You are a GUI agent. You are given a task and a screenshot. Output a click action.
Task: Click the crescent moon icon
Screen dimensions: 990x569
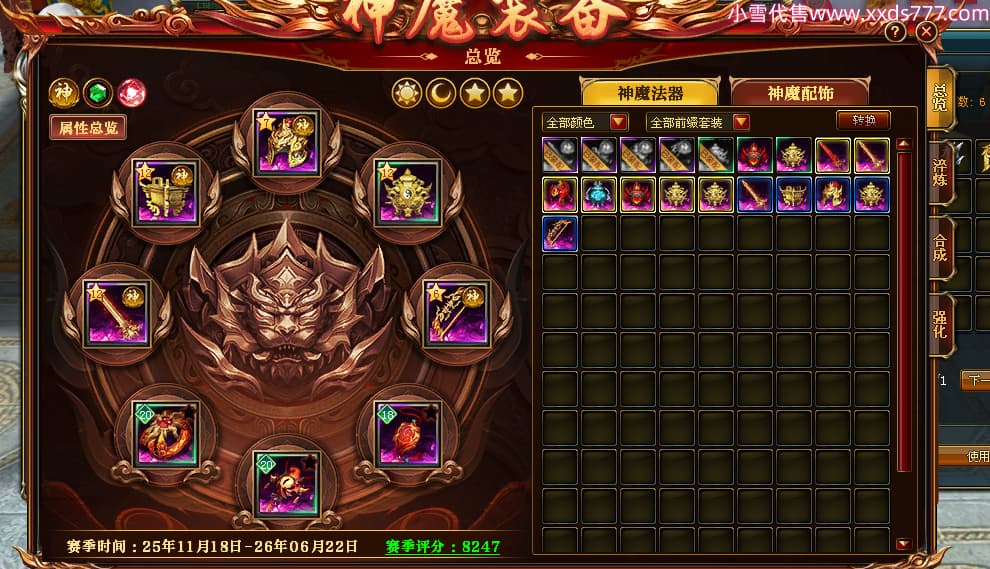click(x=441, y=94)
